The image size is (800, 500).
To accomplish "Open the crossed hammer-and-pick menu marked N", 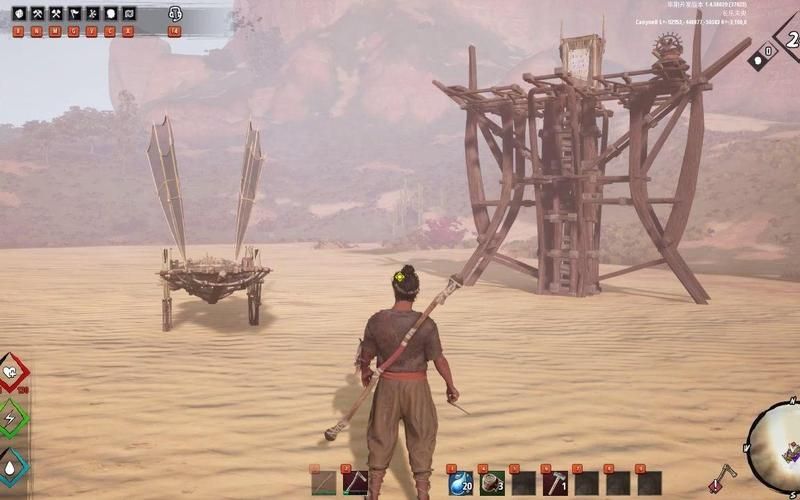I will (x=37, y=14).
